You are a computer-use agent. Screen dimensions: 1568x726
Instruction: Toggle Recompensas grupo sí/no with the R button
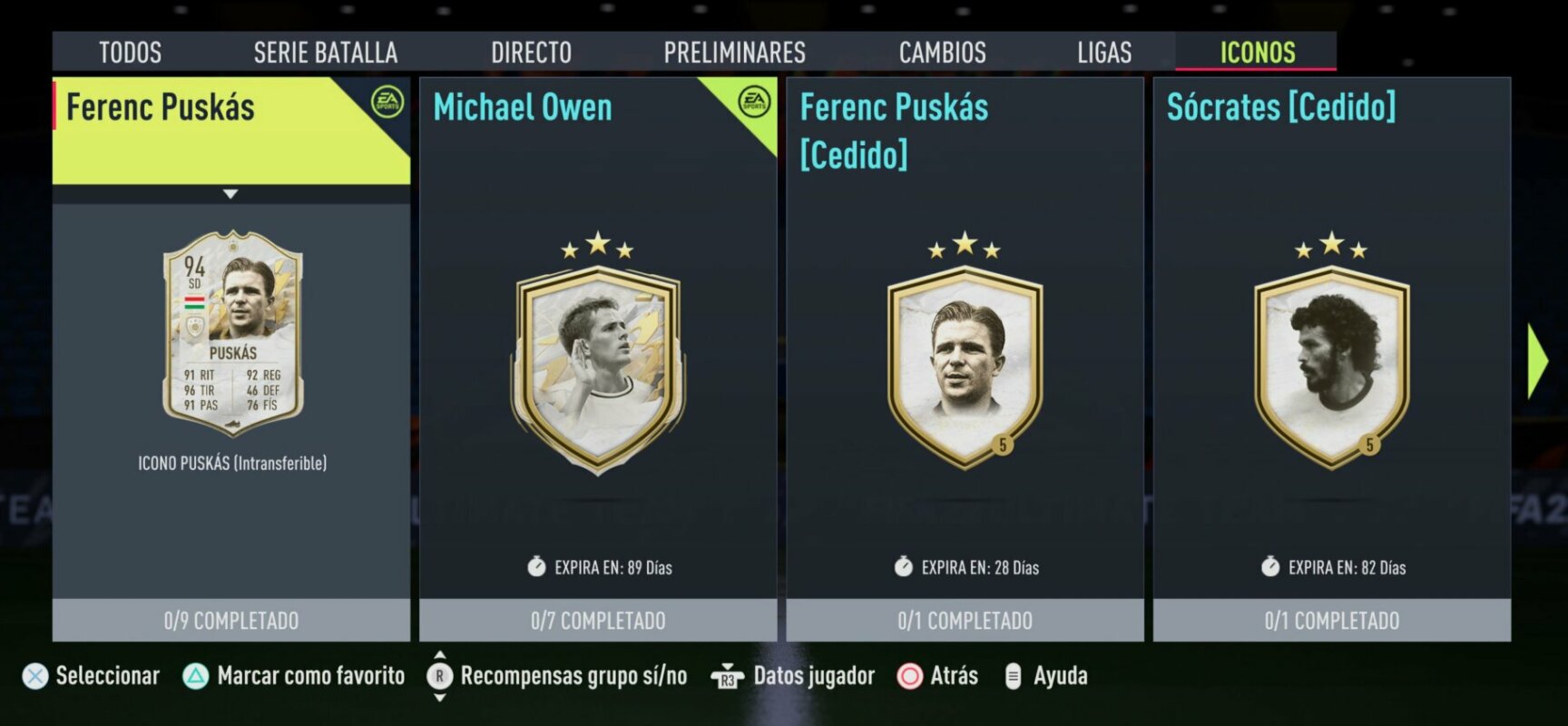coord(439,676)
